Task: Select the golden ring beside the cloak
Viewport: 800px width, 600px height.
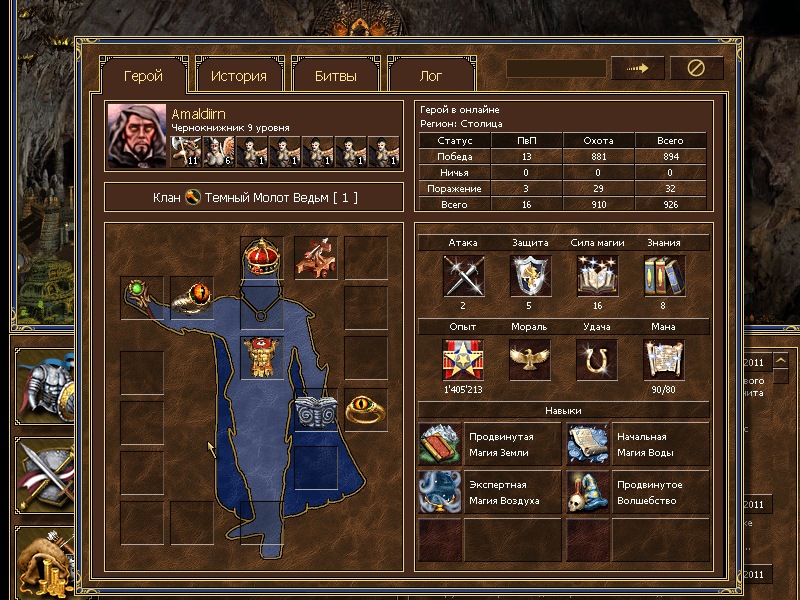Action: (365, 409)
